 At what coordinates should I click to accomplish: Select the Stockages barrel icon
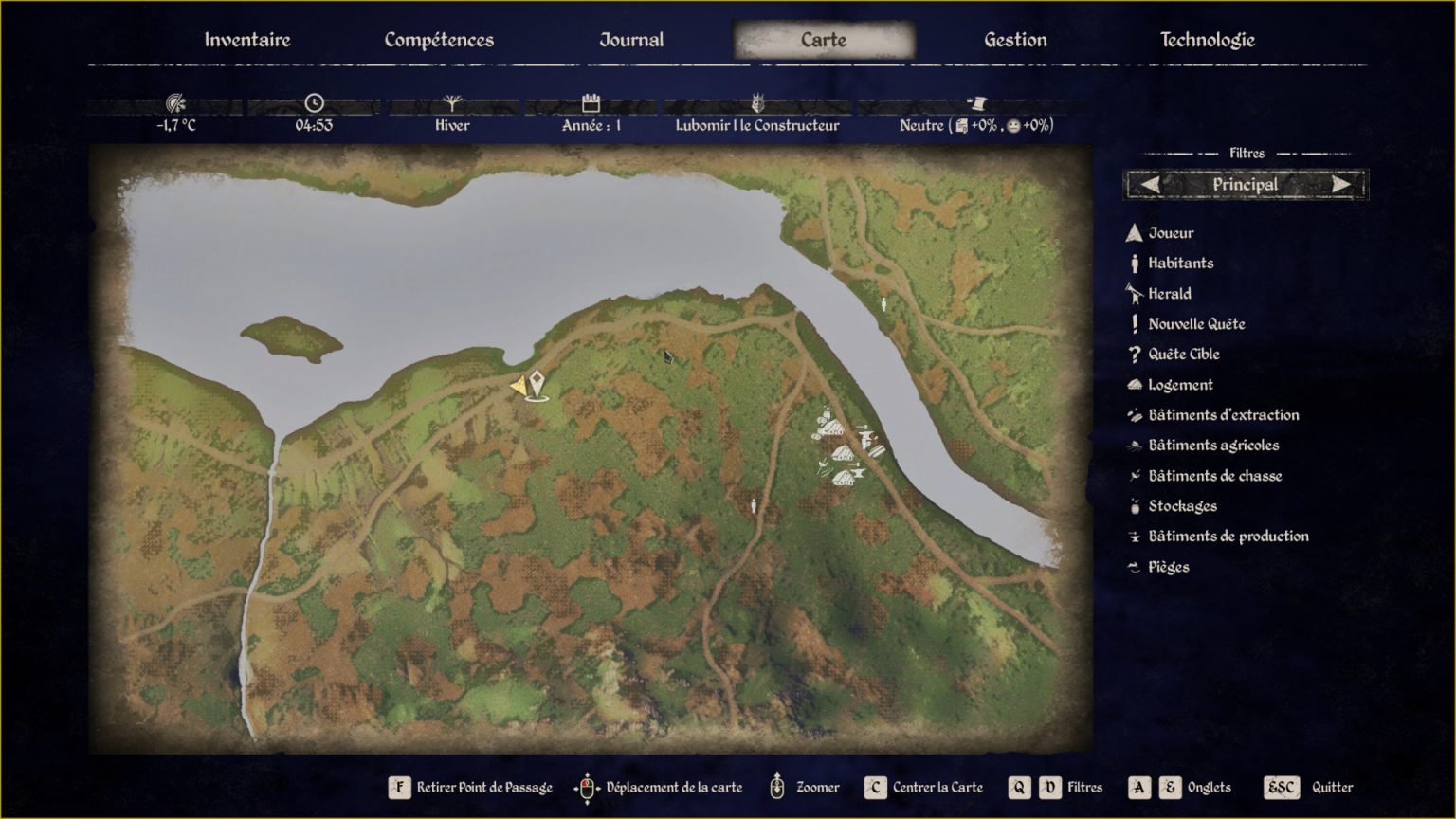[1133, 505]
